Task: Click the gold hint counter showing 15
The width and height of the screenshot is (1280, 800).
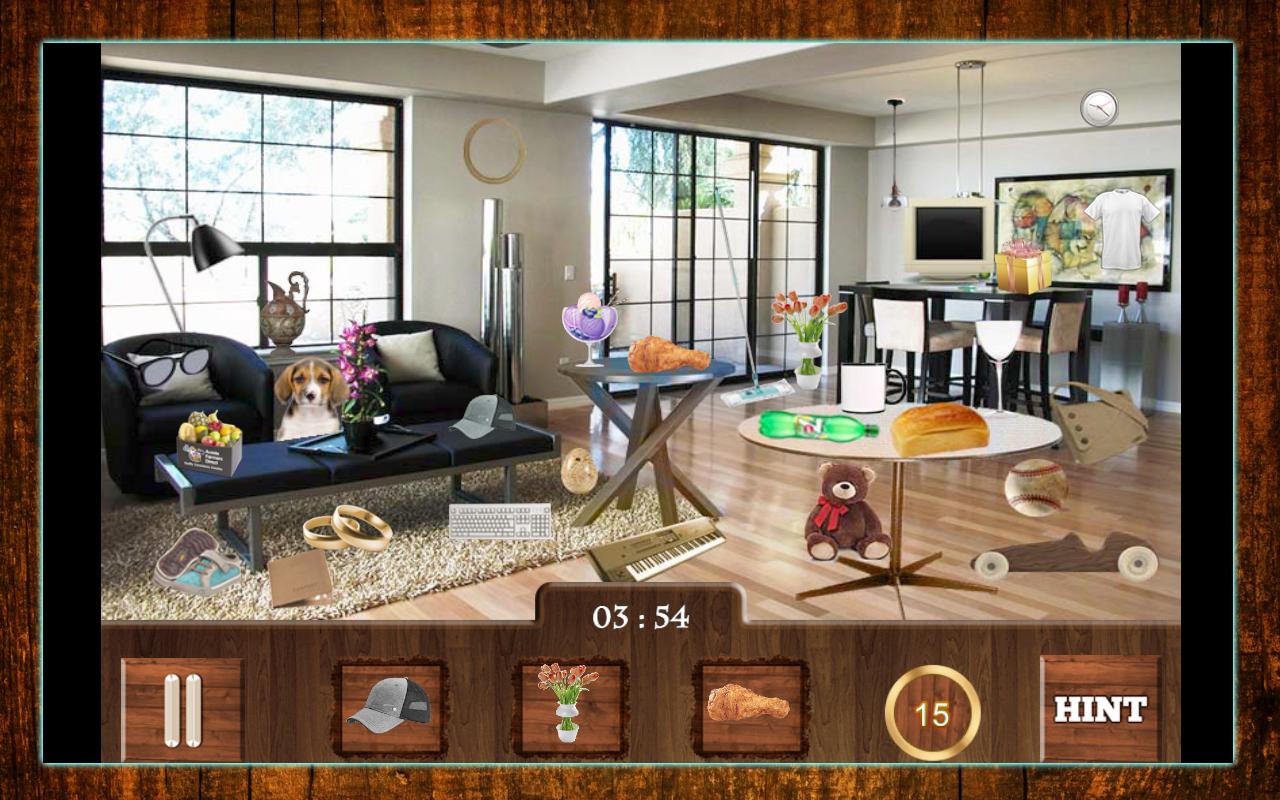Action: pyautogui.click(x=932, y=712)
